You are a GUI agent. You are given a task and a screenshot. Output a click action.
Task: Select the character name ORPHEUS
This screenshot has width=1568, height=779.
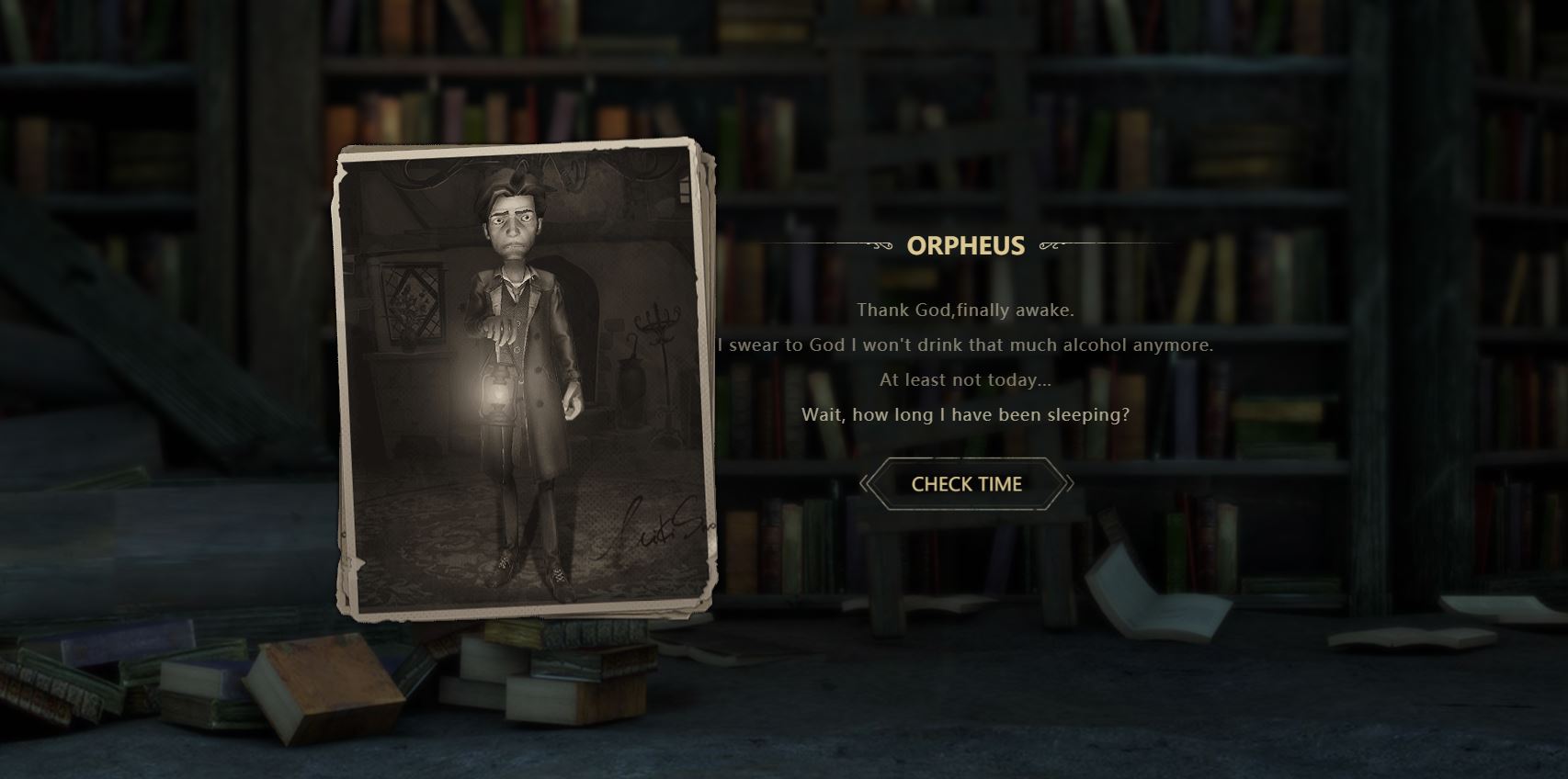click(x=966, y=246)
